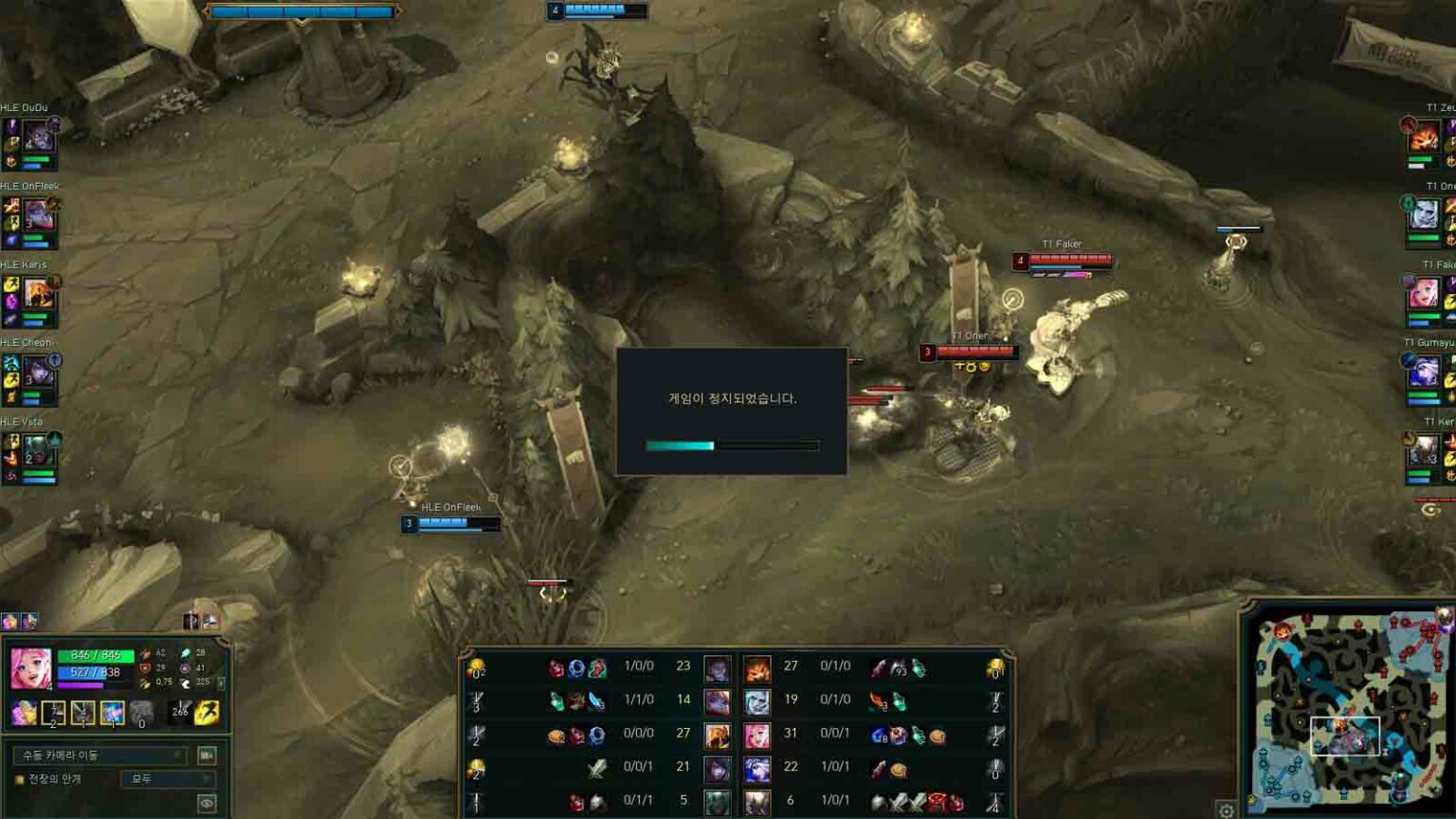Screen dimensions: 1456x819
Task: Select Seraphine's Q ability icon
Action: (x=55, y=713)
